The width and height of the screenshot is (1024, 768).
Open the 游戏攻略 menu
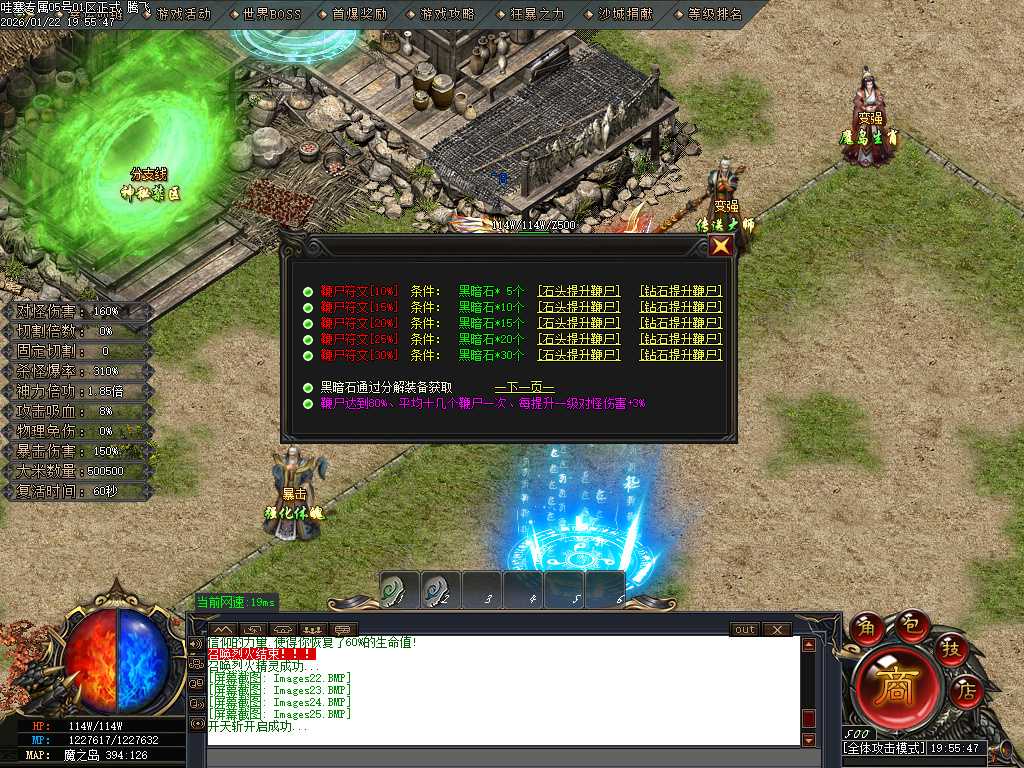tap(447, 14)
